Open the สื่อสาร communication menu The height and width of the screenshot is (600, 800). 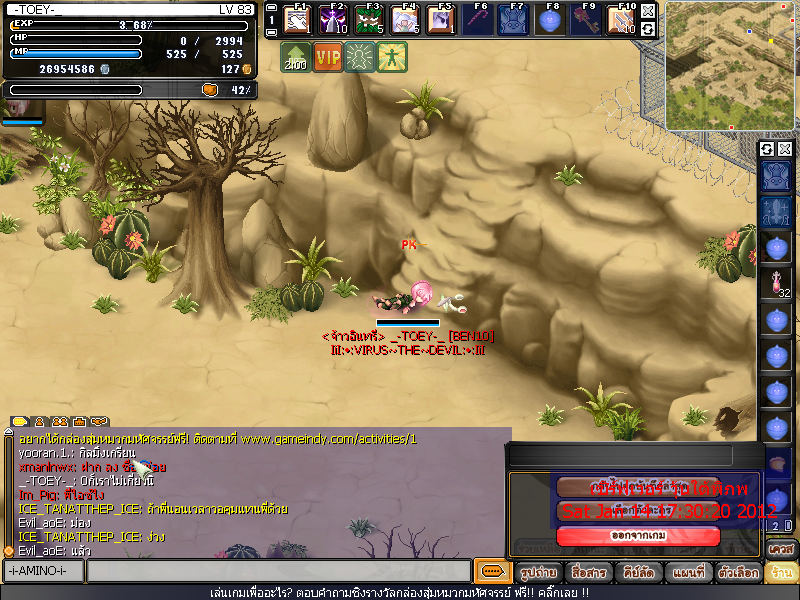pyautogui.click(x=588, y=573)
